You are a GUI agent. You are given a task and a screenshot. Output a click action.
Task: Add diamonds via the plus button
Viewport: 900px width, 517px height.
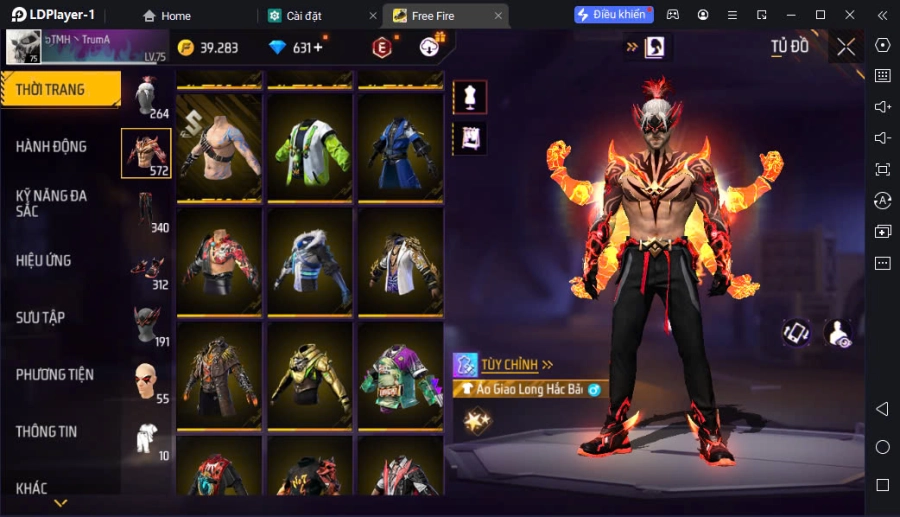tap(318, 48)
